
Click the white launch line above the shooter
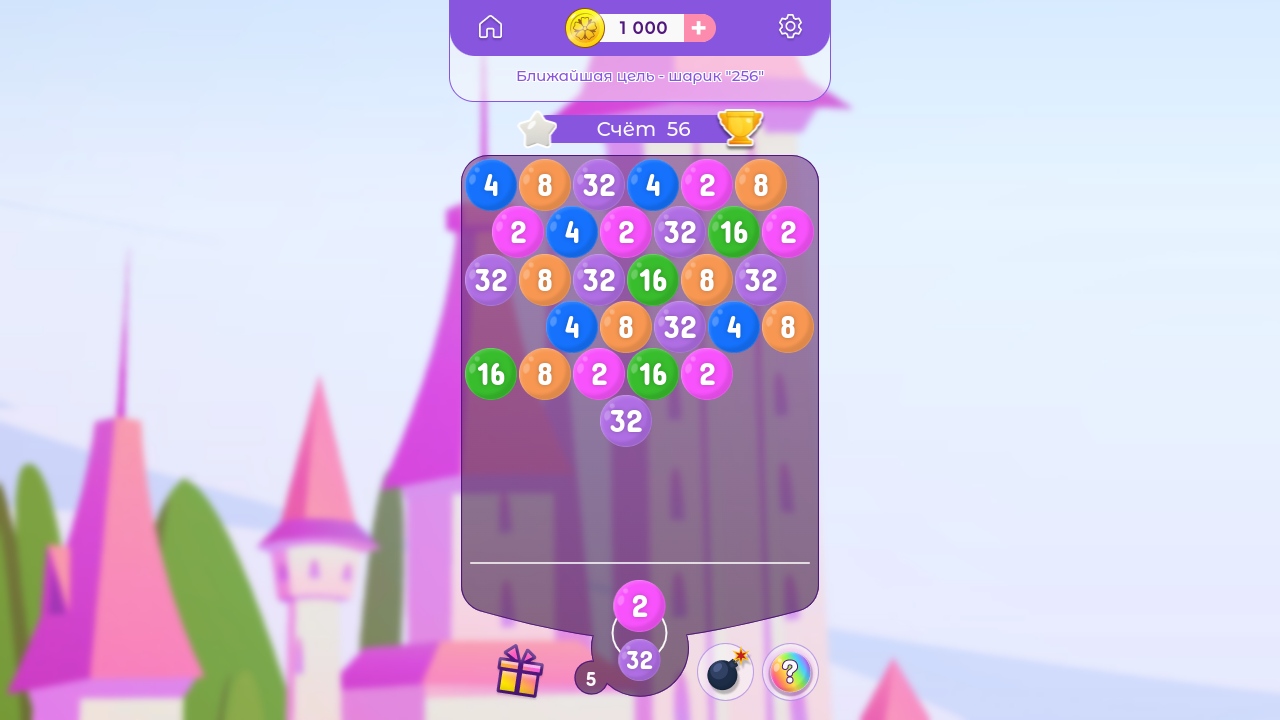pyautogui.click(x=640, y=561)
